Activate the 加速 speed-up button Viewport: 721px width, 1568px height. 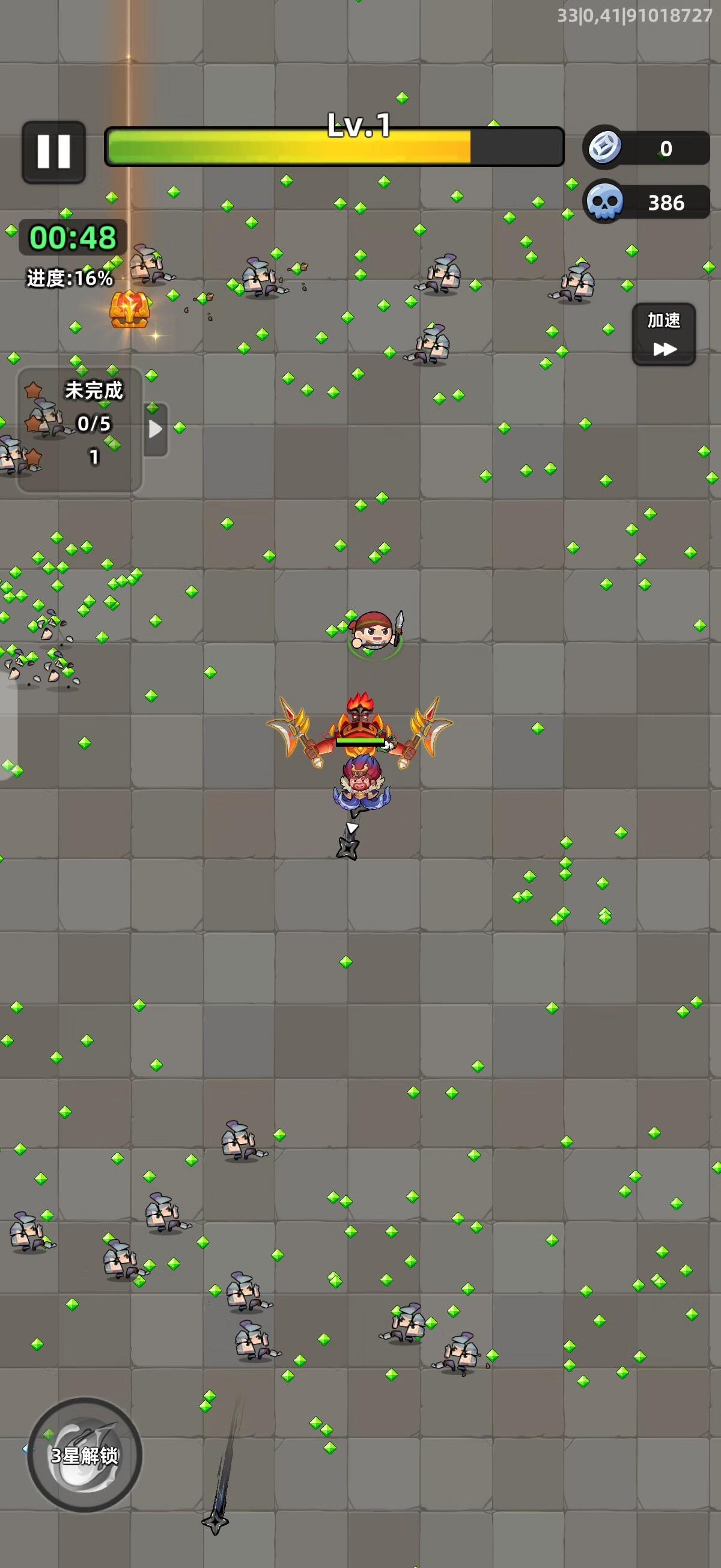pyautogui.click(x=663, y=334)
